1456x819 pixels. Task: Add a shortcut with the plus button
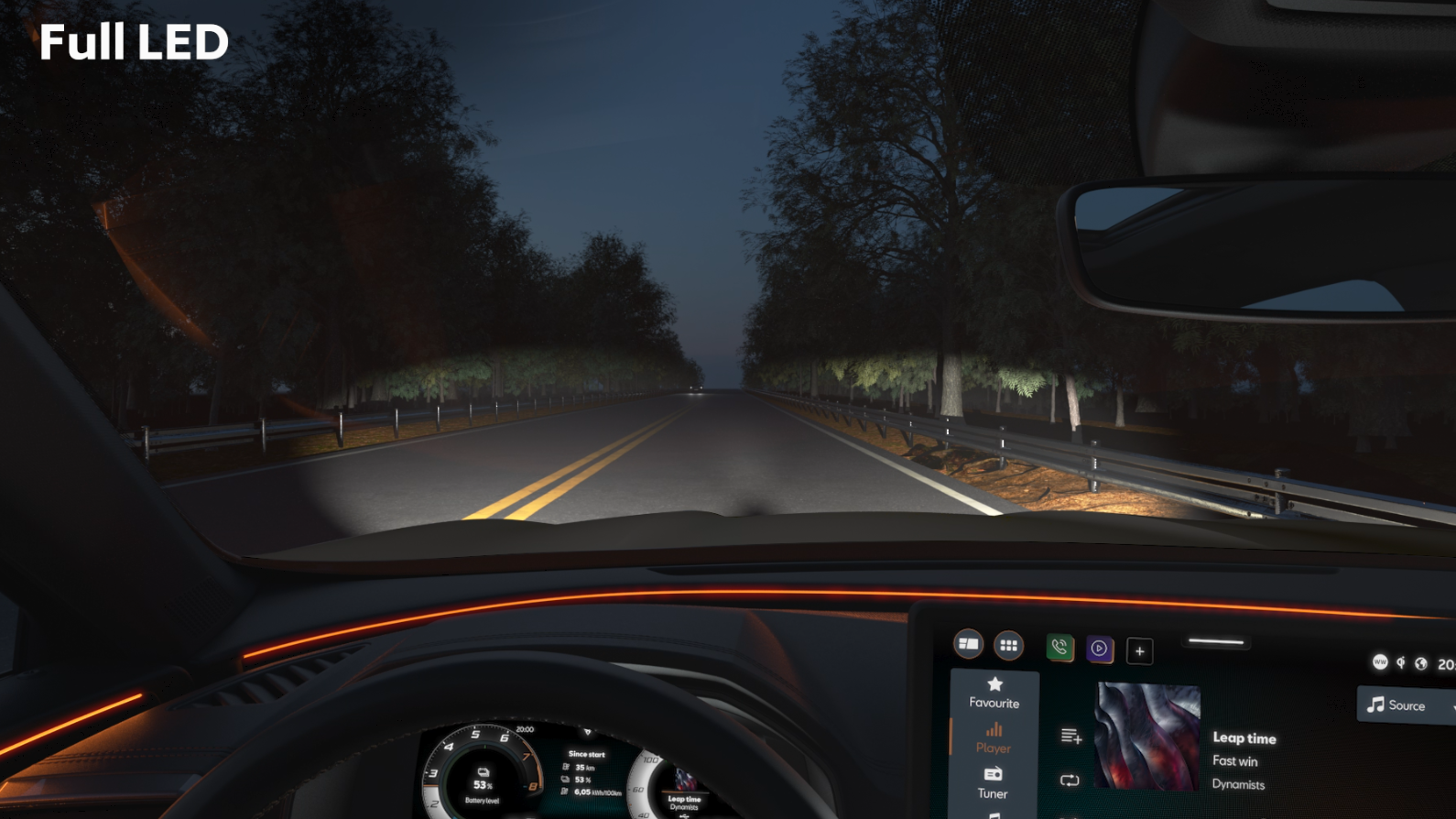point(1140,651)
